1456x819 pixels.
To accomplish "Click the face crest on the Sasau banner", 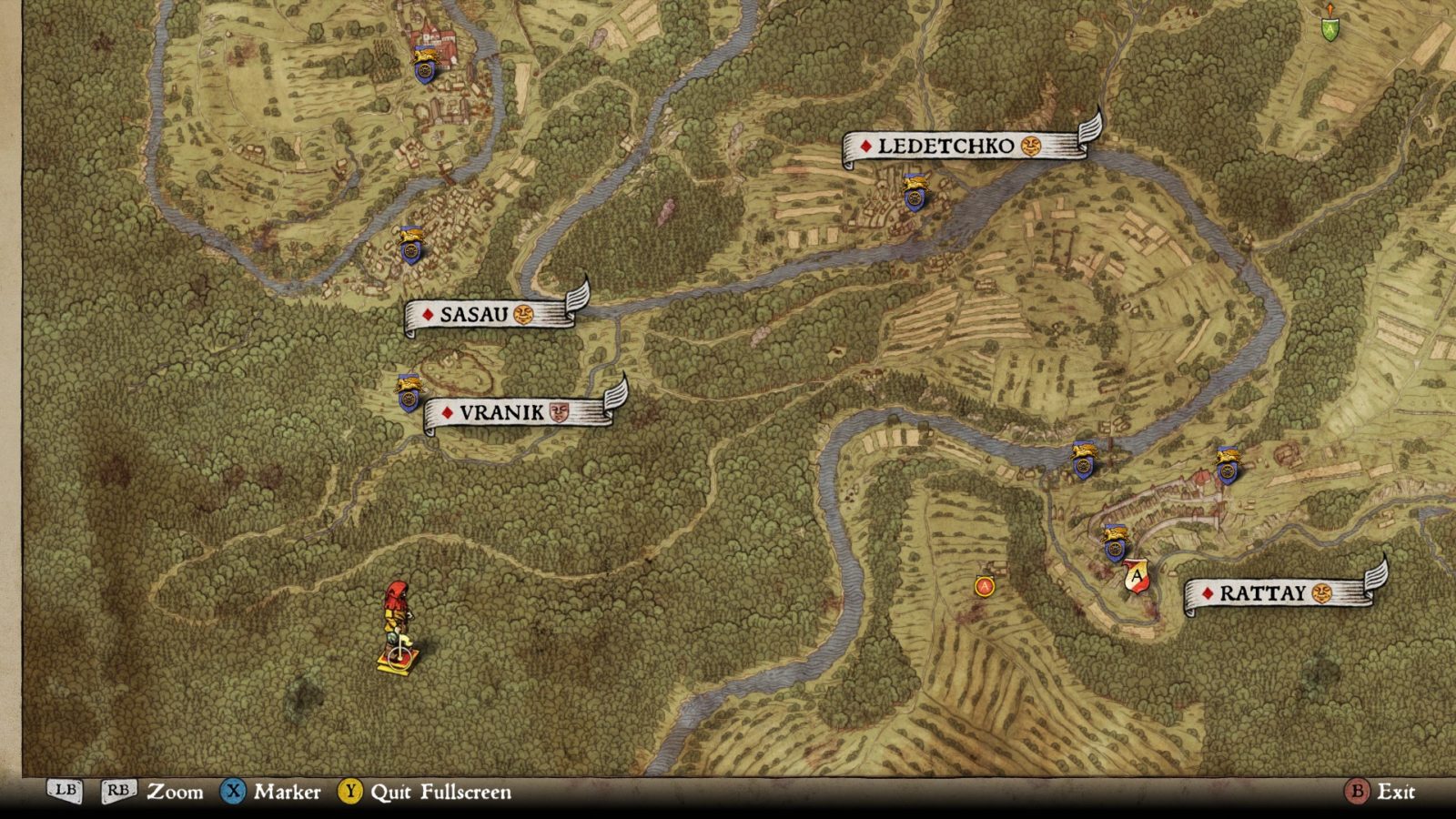I will 525,314.
